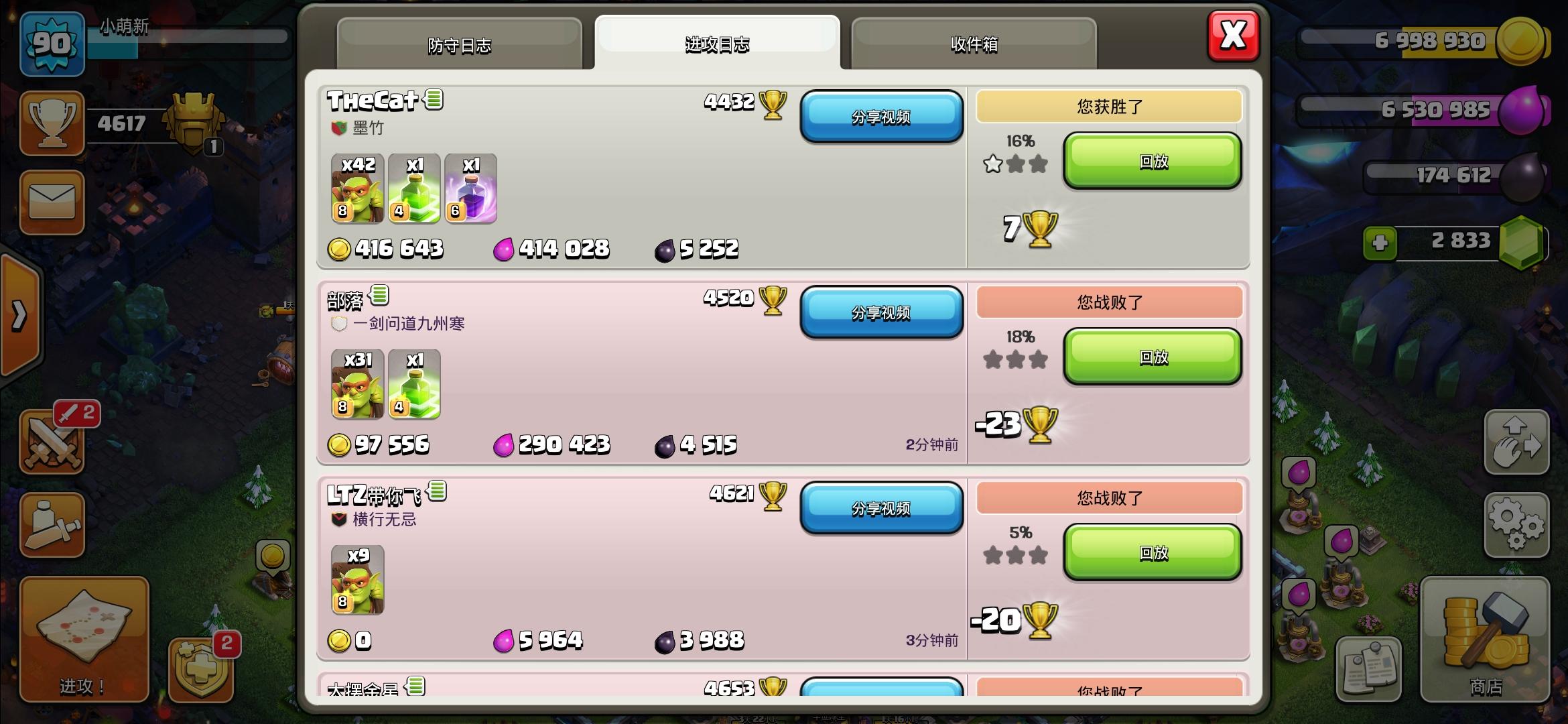Watch replay of the 部落 defeat
Image resolution: width=1568 pixels, height=724 pixels.
click(1152, 358)
